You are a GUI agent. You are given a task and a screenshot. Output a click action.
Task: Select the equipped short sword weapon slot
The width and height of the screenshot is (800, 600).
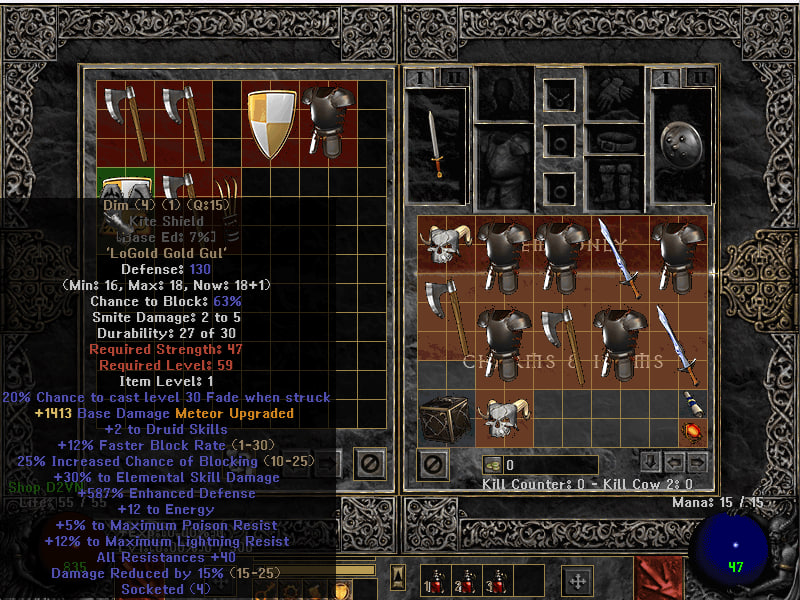[434, 144]
